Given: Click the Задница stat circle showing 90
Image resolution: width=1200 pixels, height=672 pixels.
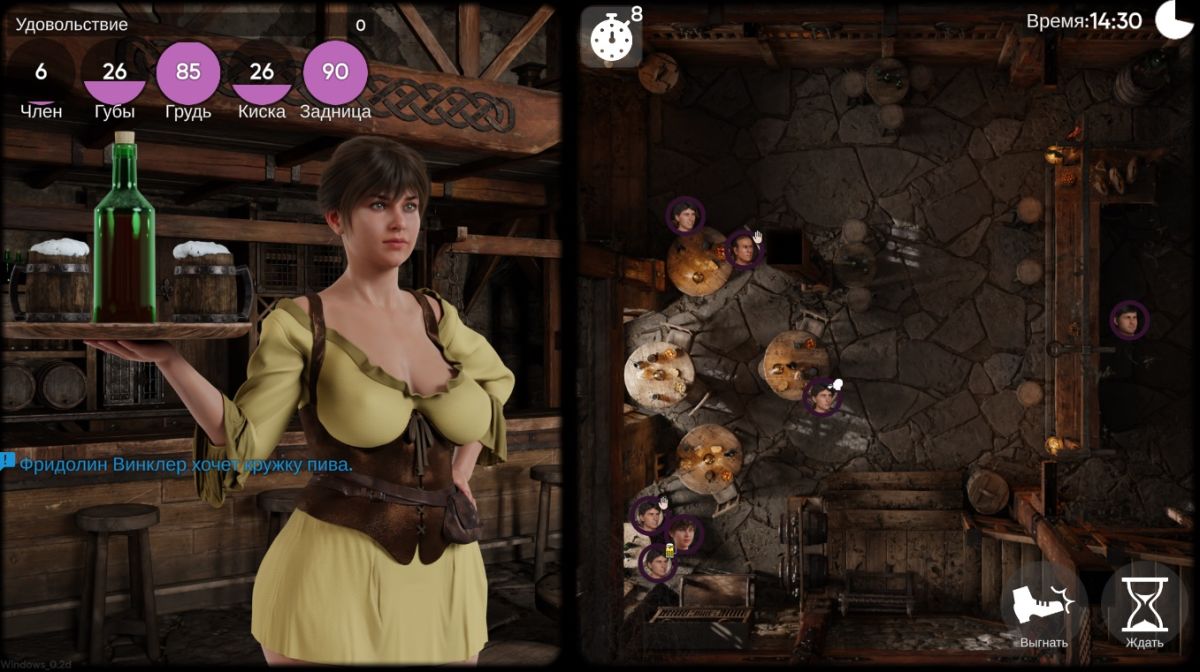Looking at the screenshot, I should coord(335,72).
